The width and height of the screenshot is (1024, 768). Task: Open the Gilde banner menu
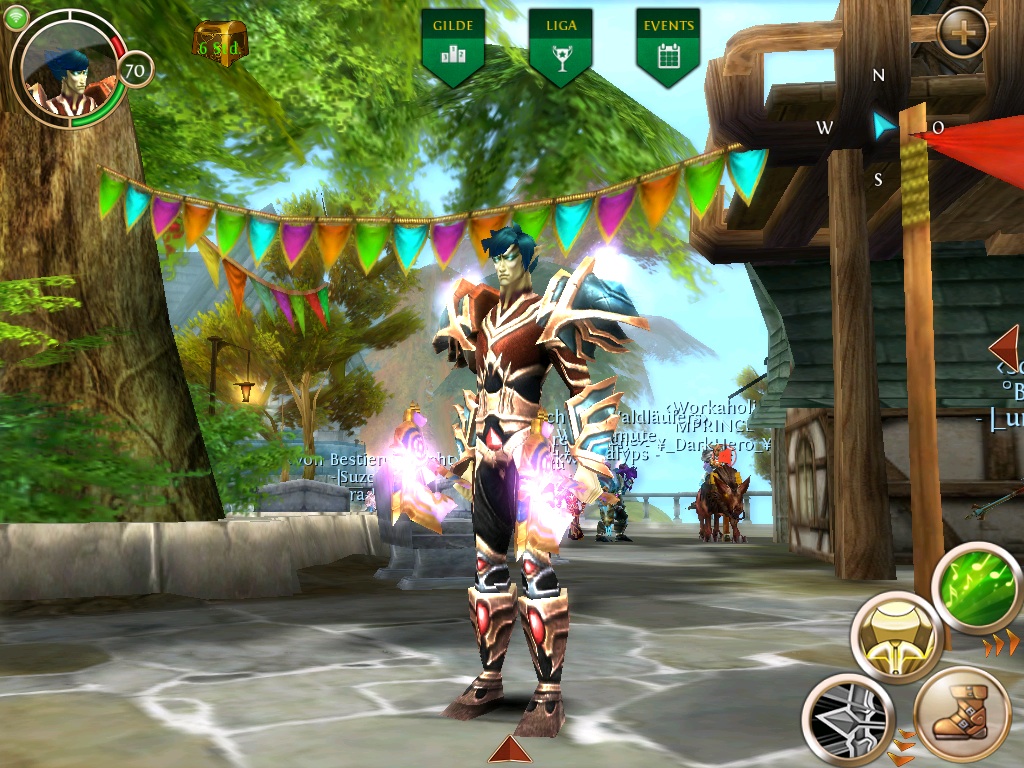click(x=453, y=45)
